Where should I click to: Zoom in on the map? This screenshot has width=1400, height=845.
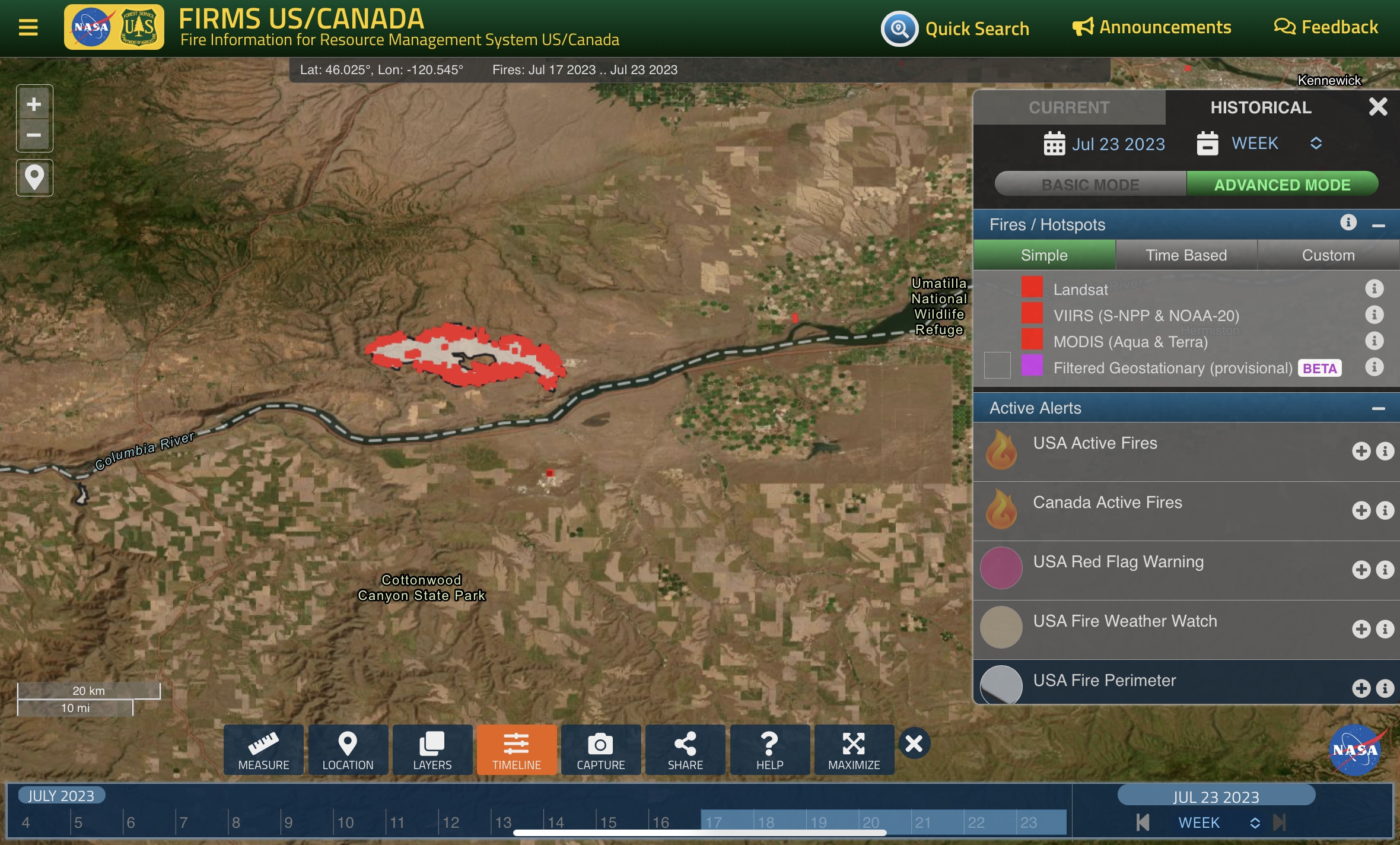(x=34, y=104)
